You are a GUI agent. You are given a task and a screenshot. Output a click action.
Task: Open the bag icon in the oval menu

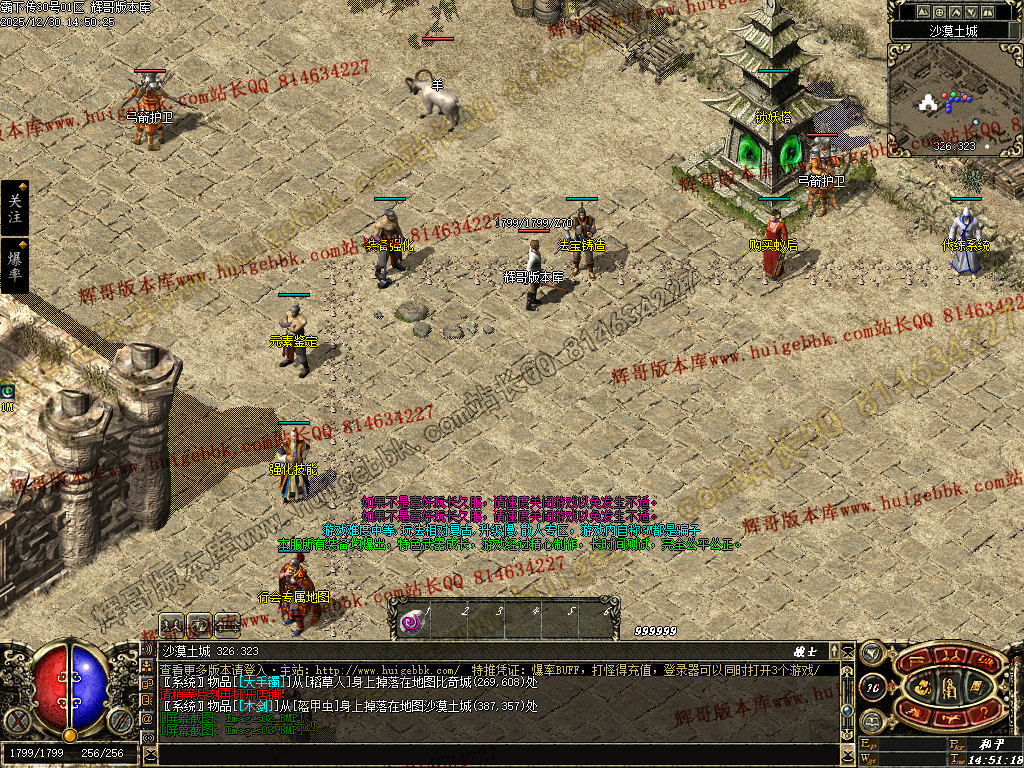pyautogui.click(x=923, y=686)
